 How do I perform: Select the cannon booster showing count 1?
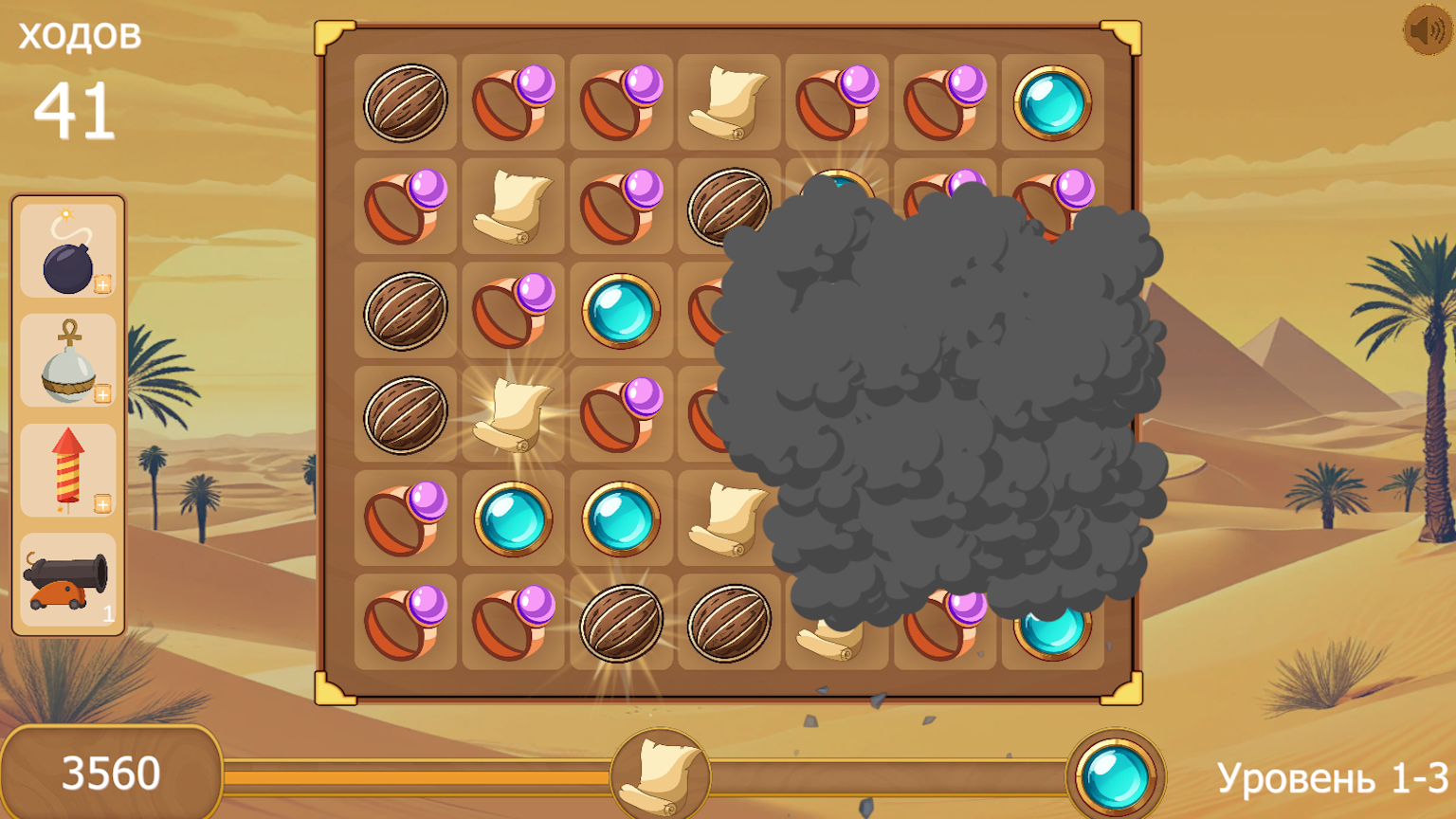pyautogui.click(x=66, y=580)
